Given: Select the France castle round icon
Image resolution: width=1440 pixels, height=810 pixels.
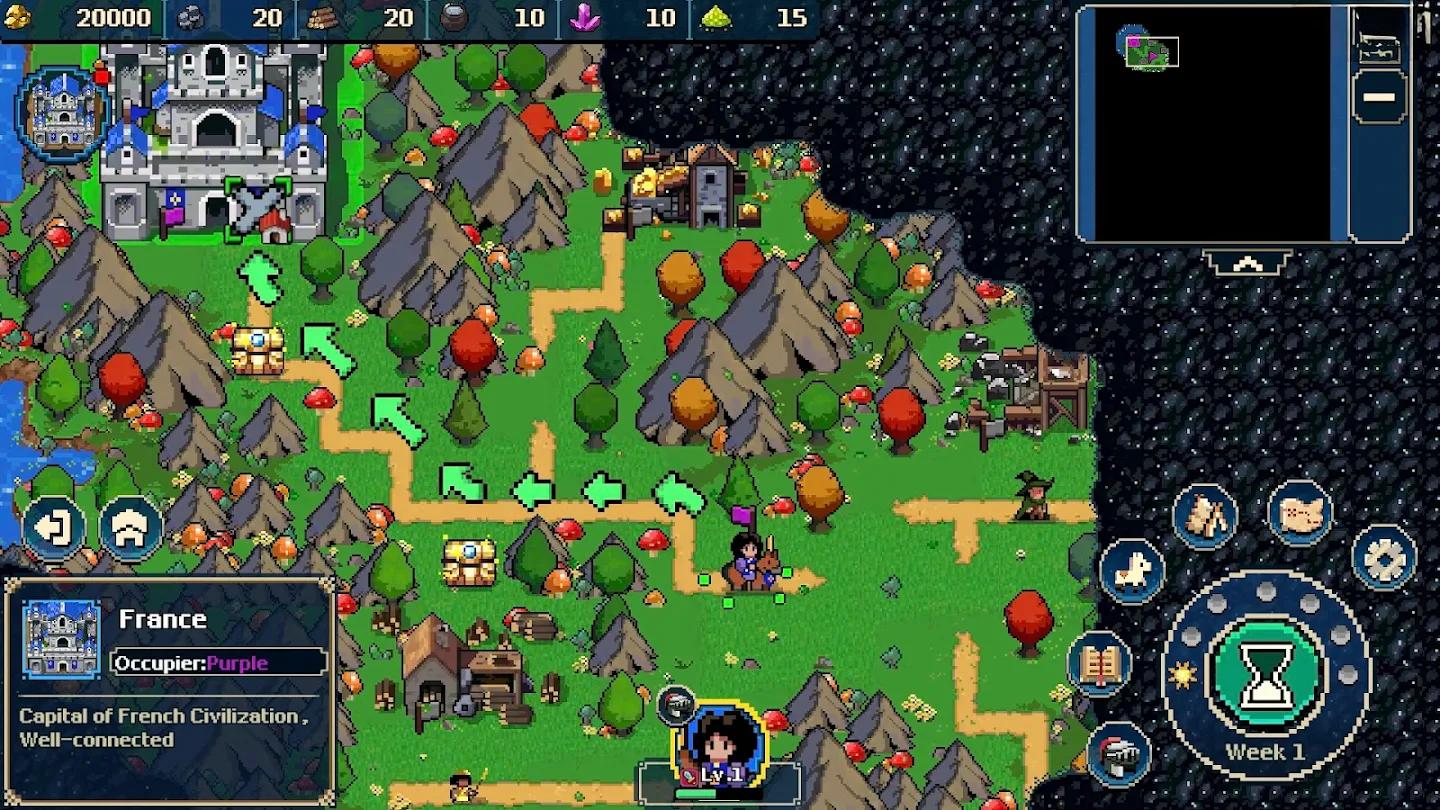Looking at the screenshot, I should tap(62, 115).
